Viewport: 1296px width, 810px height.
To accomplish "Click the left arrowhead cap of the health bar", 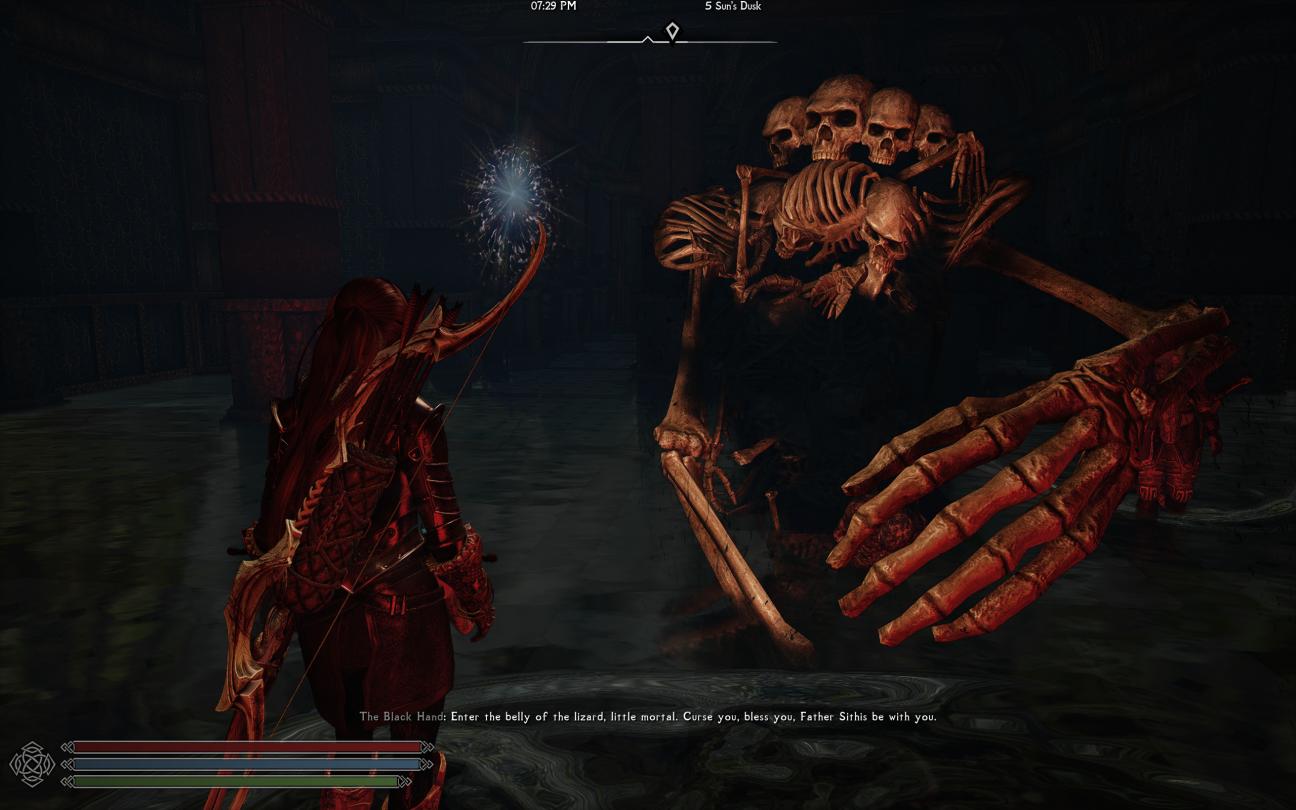I will point(70,746).
